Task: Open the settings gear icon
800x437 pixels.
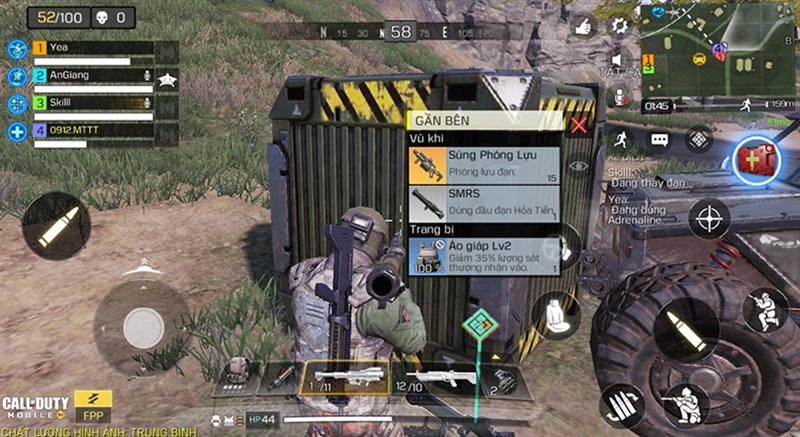Action: [x=619, y=26]
